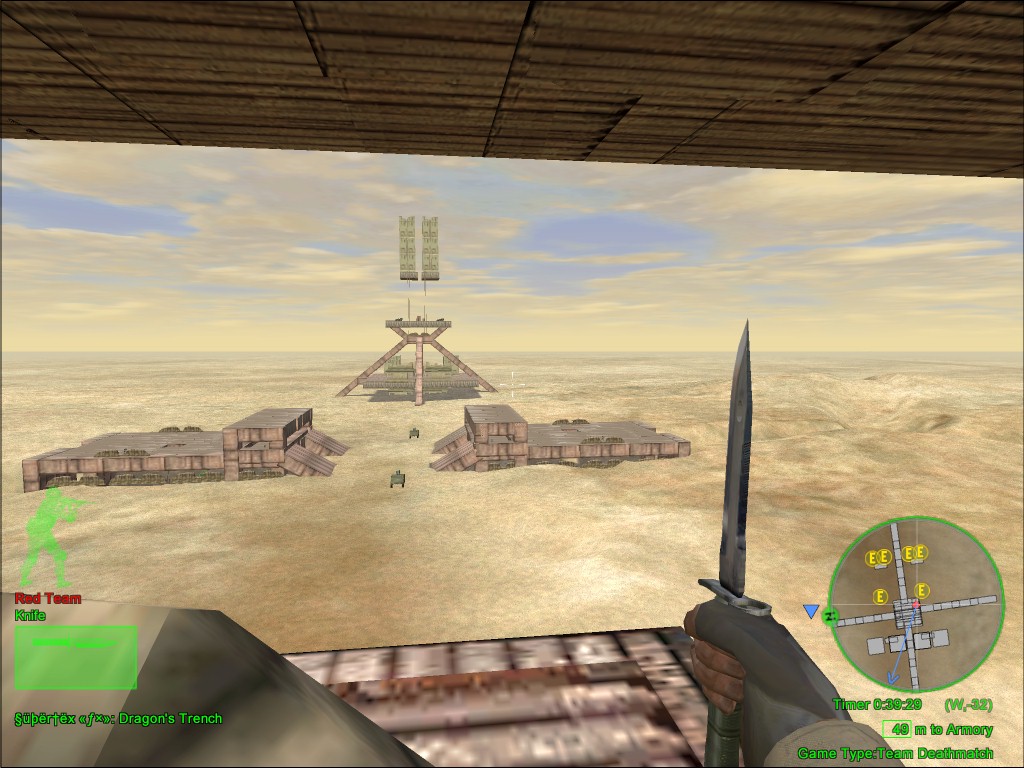Click the blue triangle marker beside the minimap
The width and height of the screenshot is (1024, 768).
[x=811, y=611]
